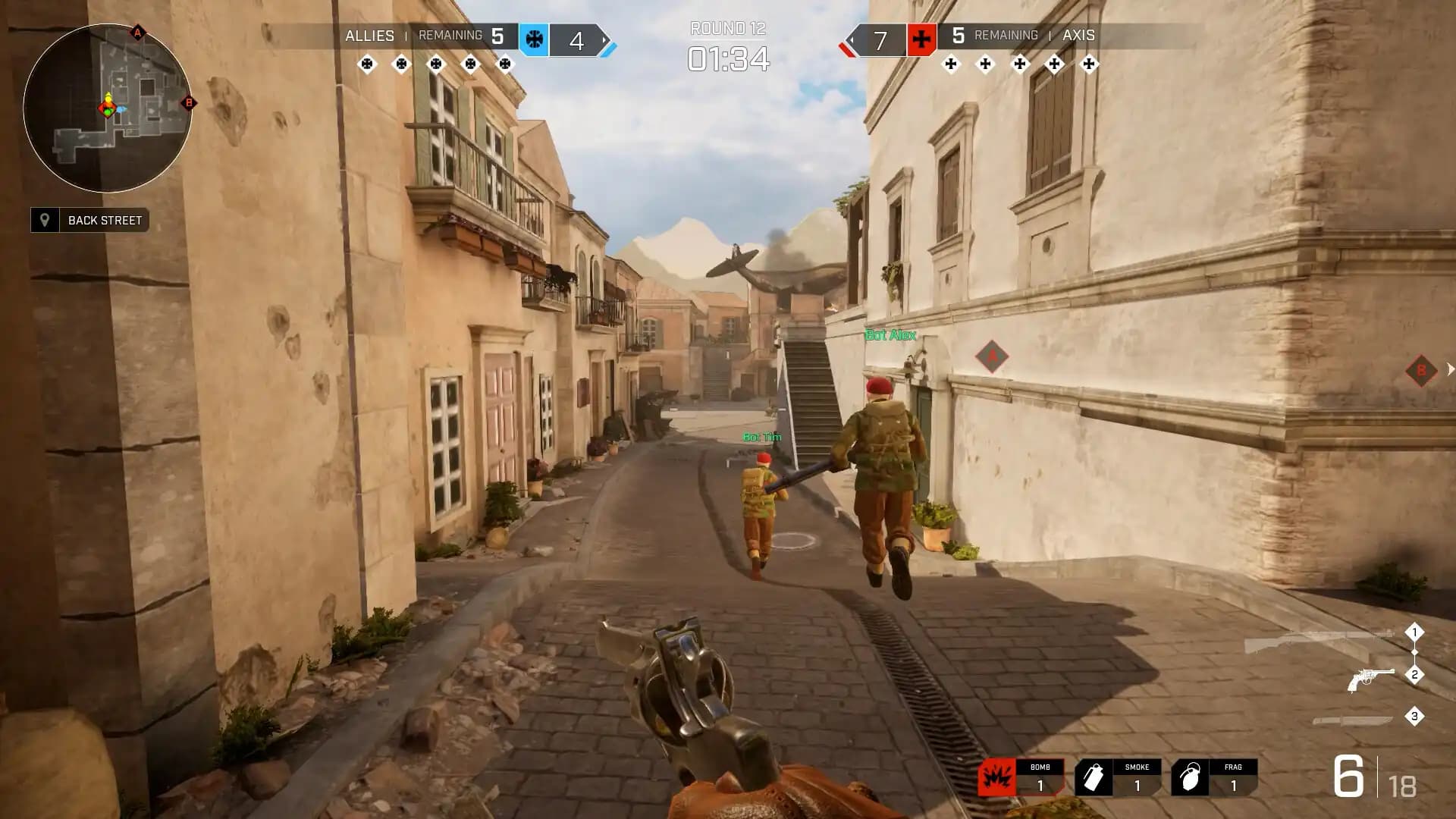Click the ALLIES team label
The image size is (1456, 819).
pyautogui.click(x=369, y=36)
